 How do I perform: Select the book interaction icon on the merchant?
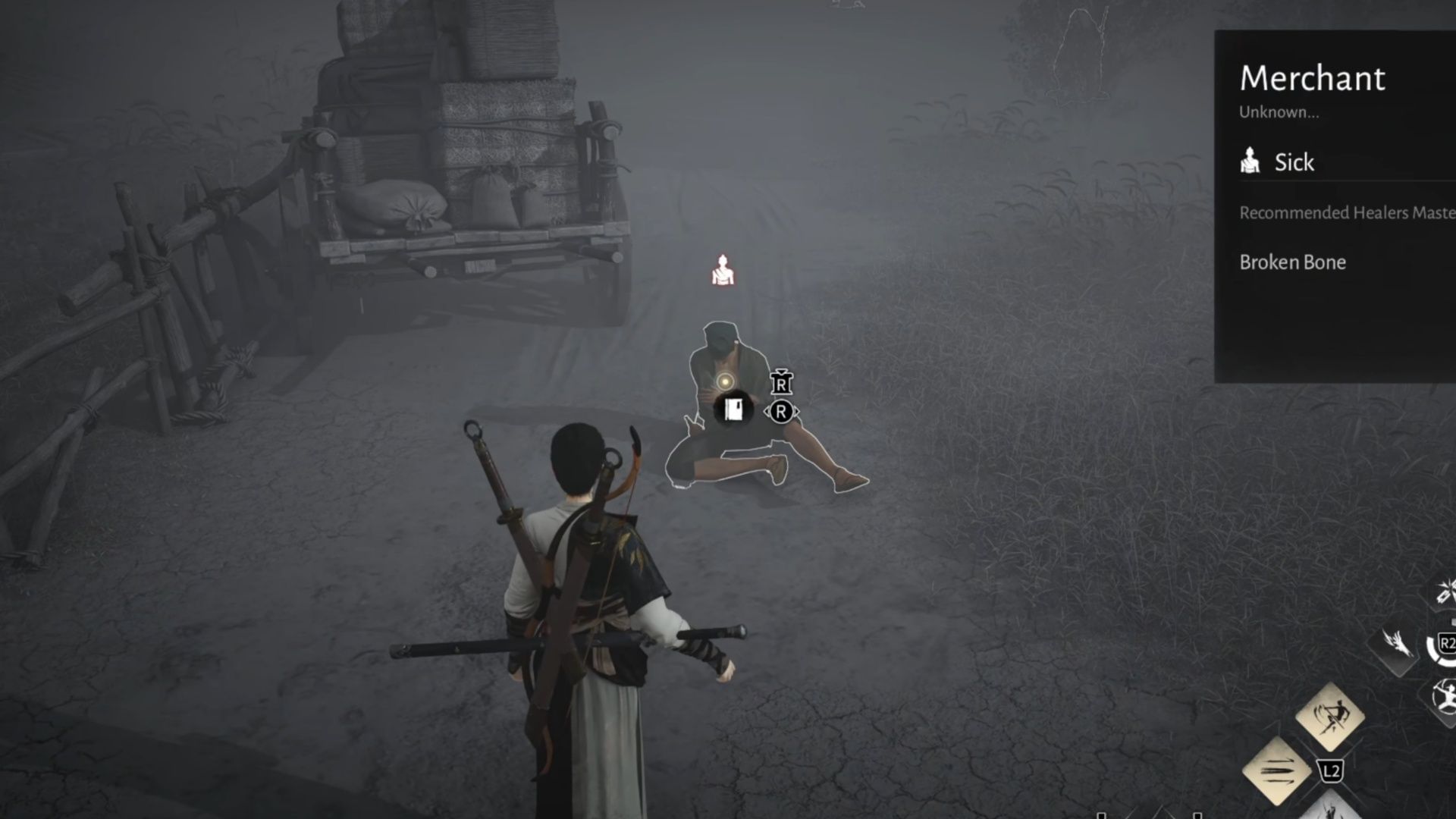[x=734, y=408]
